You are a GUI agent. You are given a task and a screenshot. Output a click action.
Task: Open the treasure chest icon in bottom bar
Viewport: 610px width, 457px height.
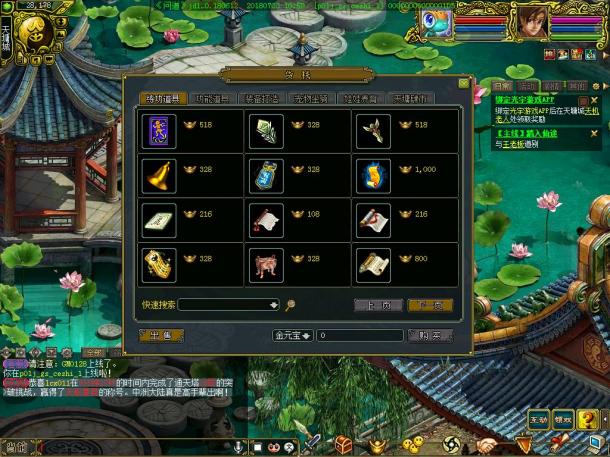343,443
